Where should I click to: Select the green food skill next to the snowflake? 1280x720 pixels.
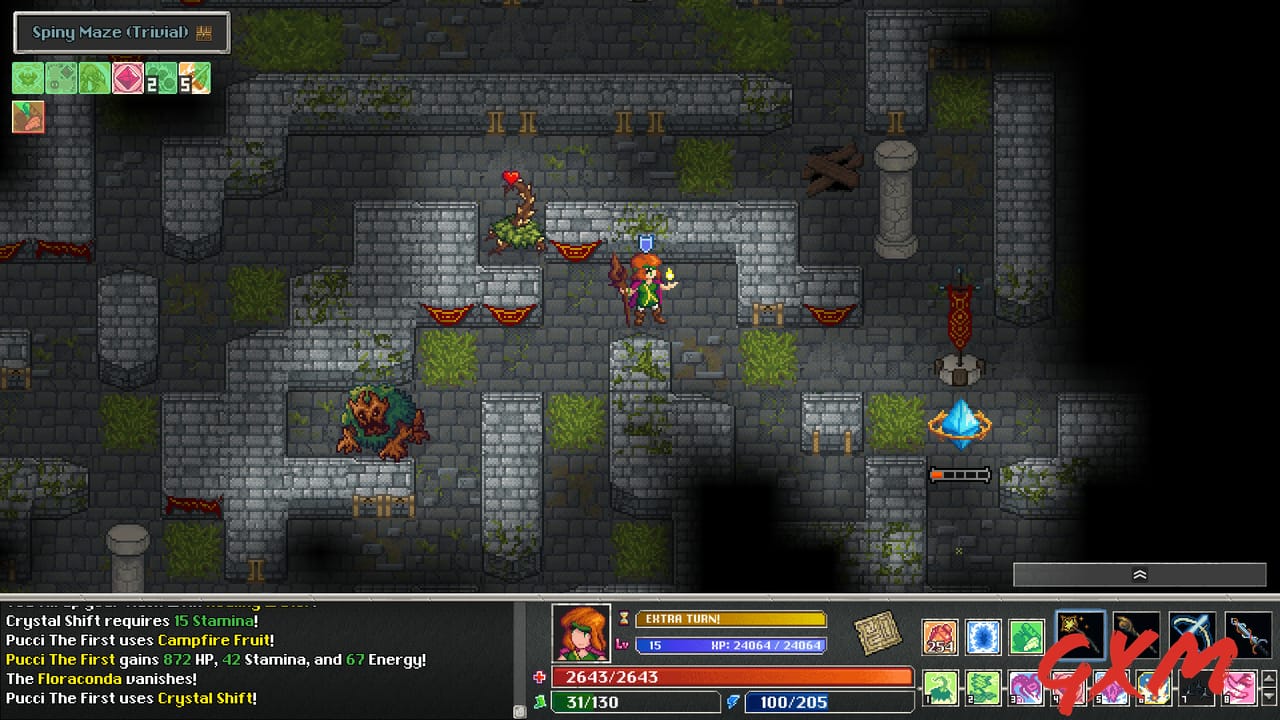tap(1025, 635)
